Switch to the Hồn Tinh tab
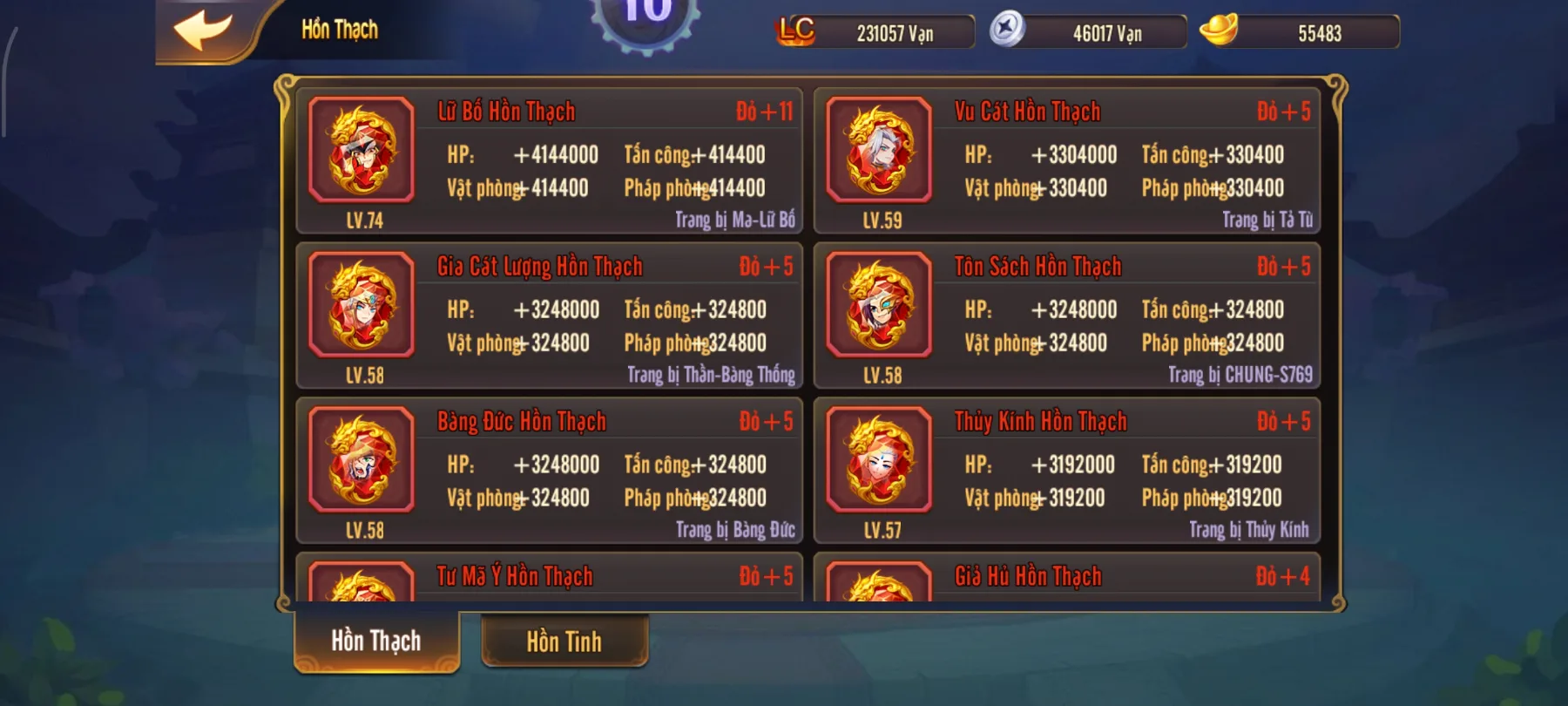 coord(564,642)
